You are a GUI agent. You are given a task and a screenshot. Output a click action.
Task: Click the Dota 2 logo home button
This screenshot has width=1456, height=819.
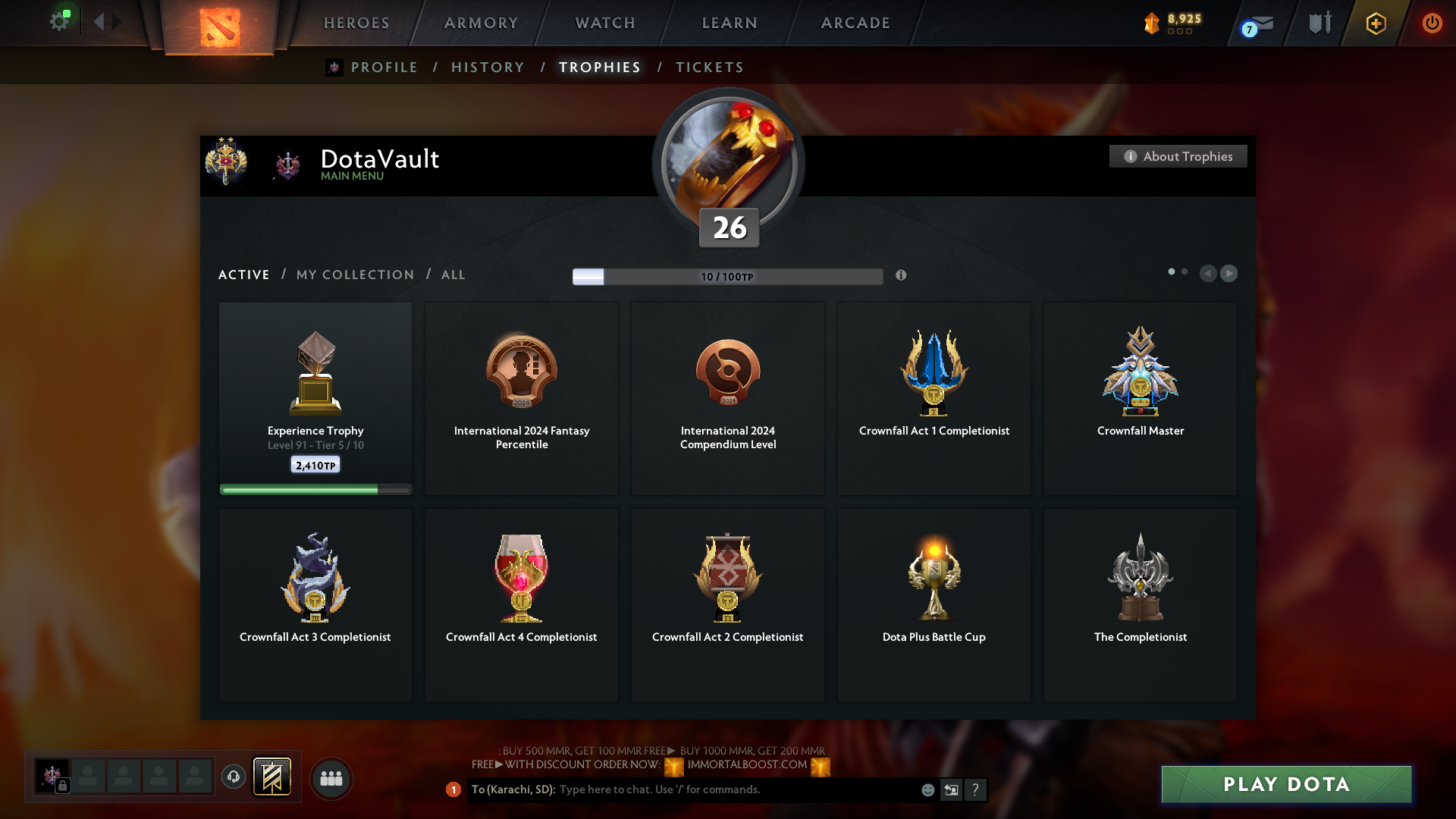[220, 27]
